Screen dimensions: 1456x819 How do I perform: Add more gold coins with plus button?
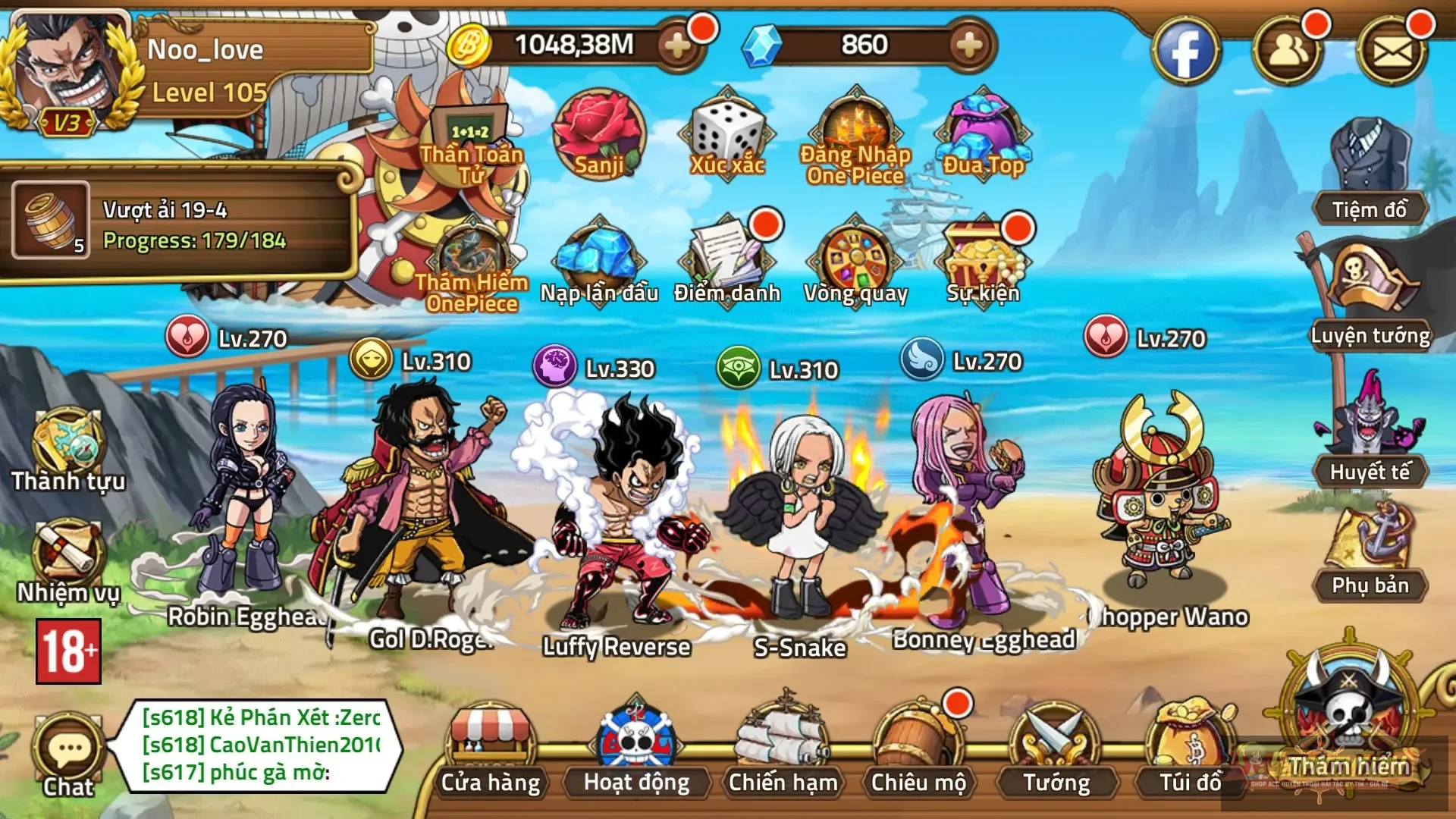pyautogui.click(x=677, y=45)
